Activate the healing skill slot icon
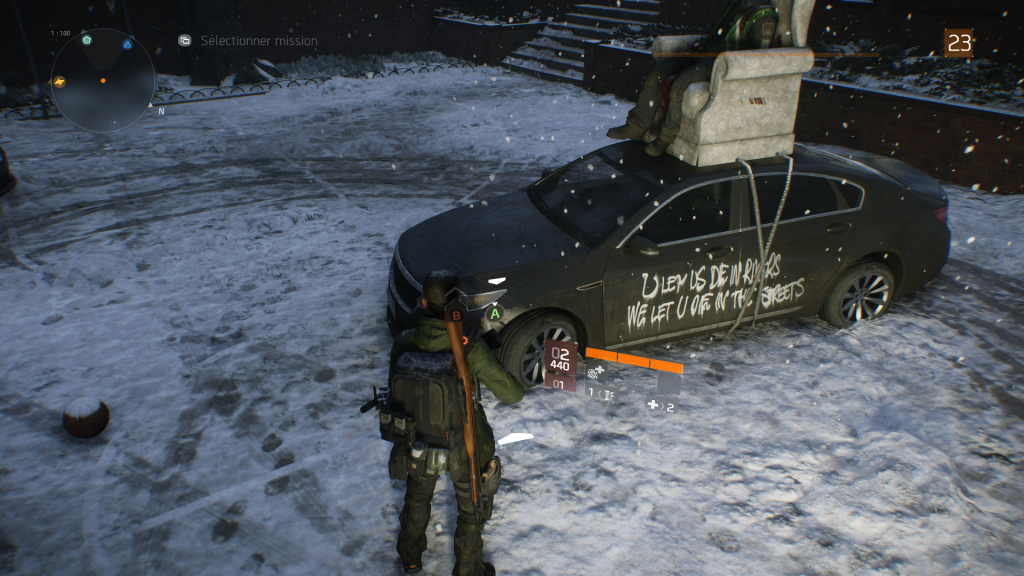 597,372
